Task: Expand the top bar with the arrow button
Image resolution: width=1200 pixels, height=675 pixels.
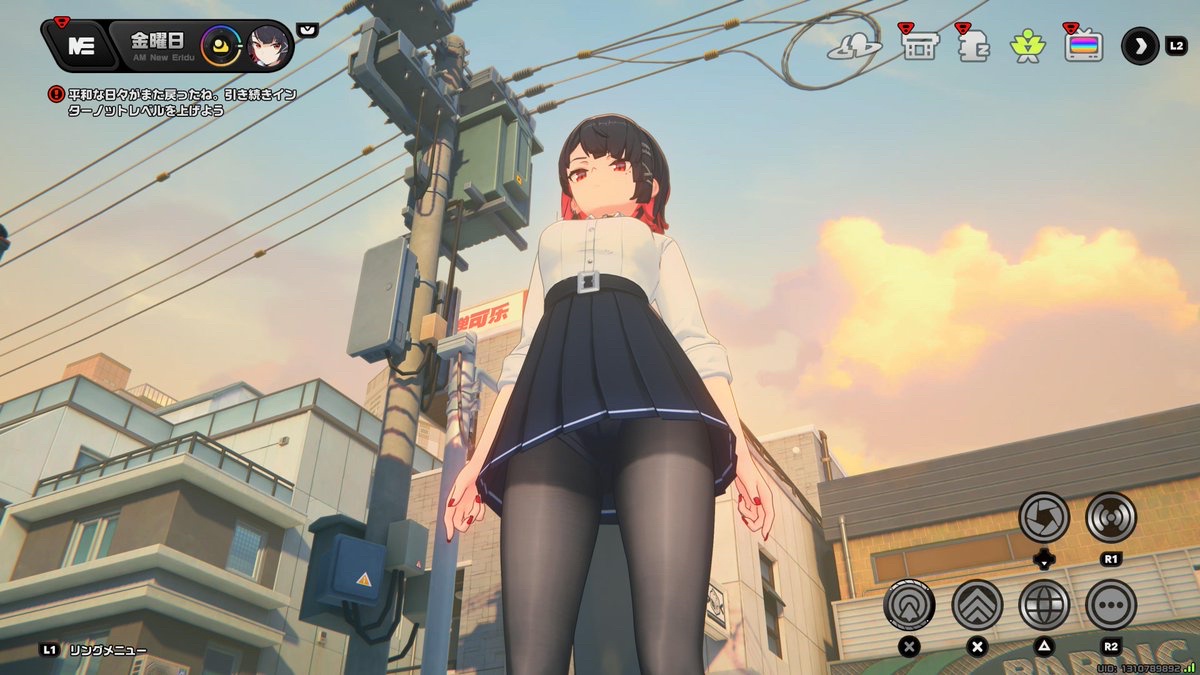Action: pos(1139,46)
